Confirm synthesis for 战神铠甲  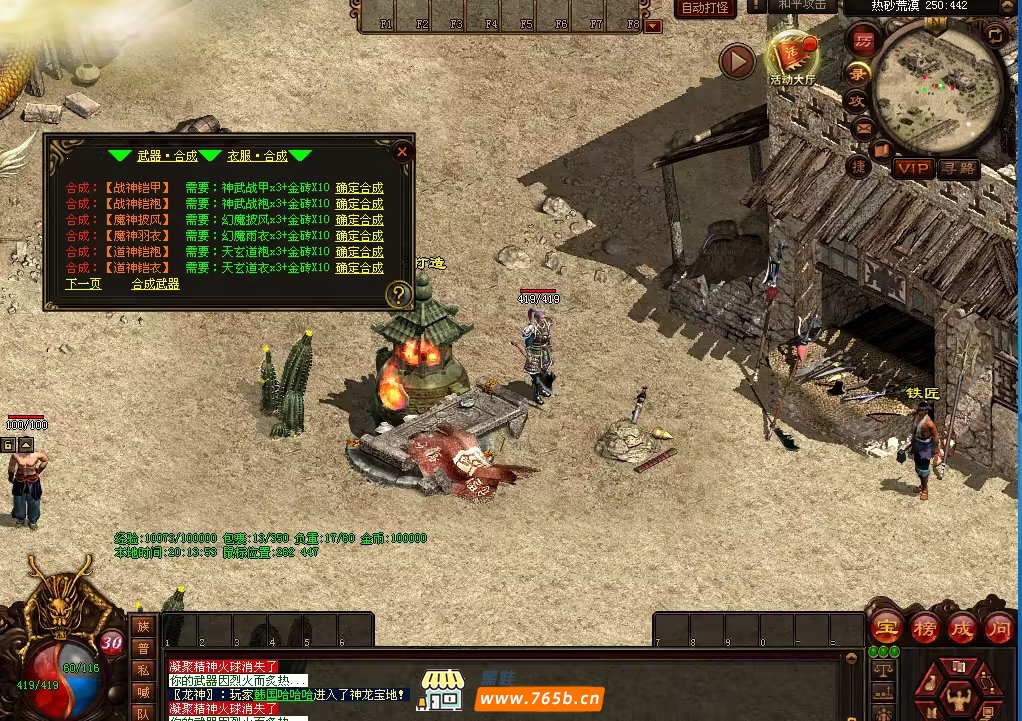click(x=359, y=188)
